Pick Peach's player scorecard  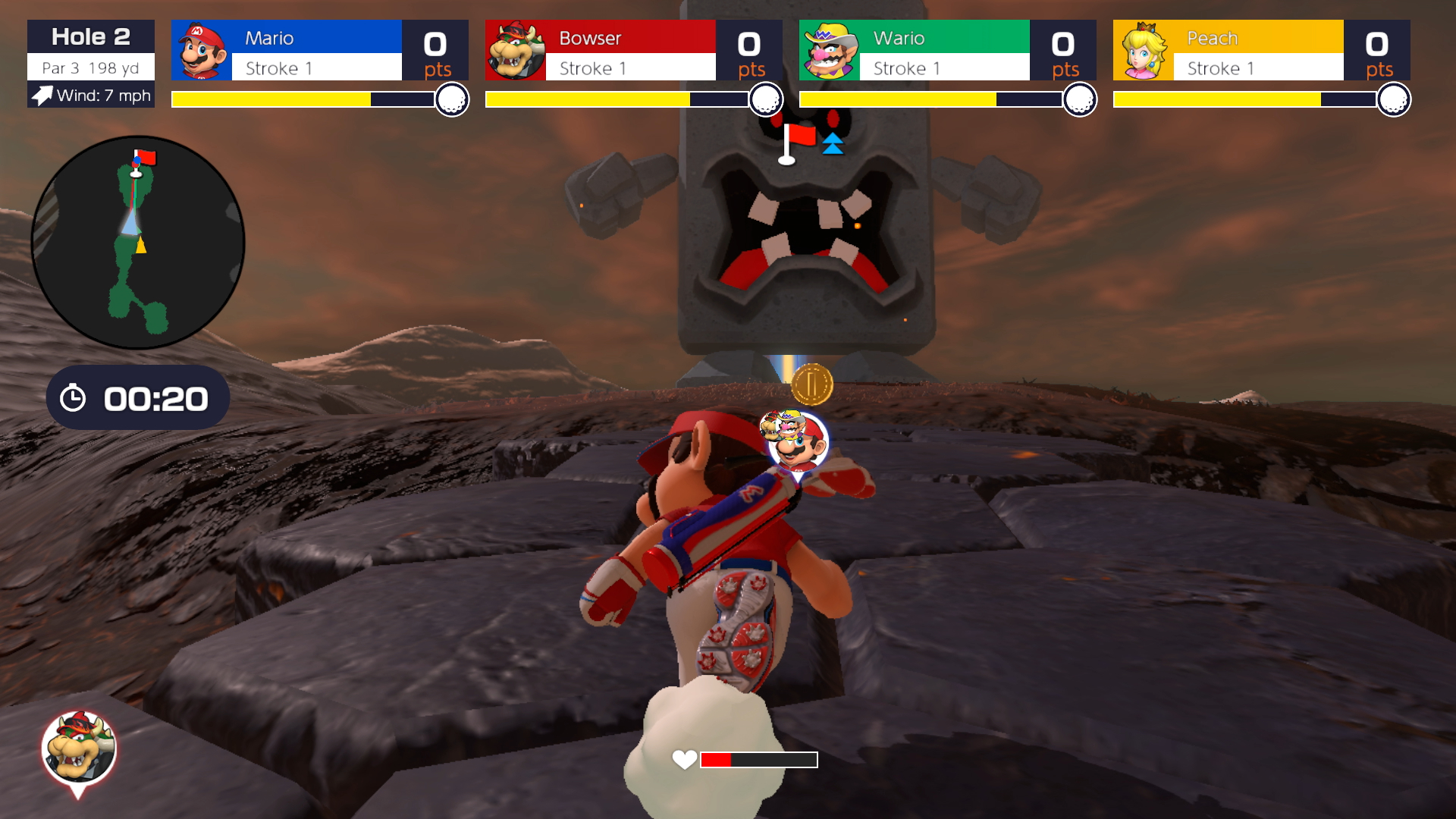click(1261, 51)
